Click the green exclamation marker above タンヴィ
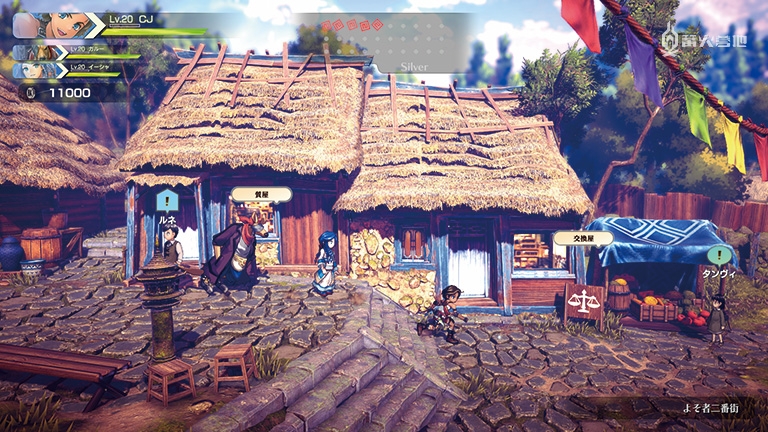The image size is (768, 432). (719, 256)
